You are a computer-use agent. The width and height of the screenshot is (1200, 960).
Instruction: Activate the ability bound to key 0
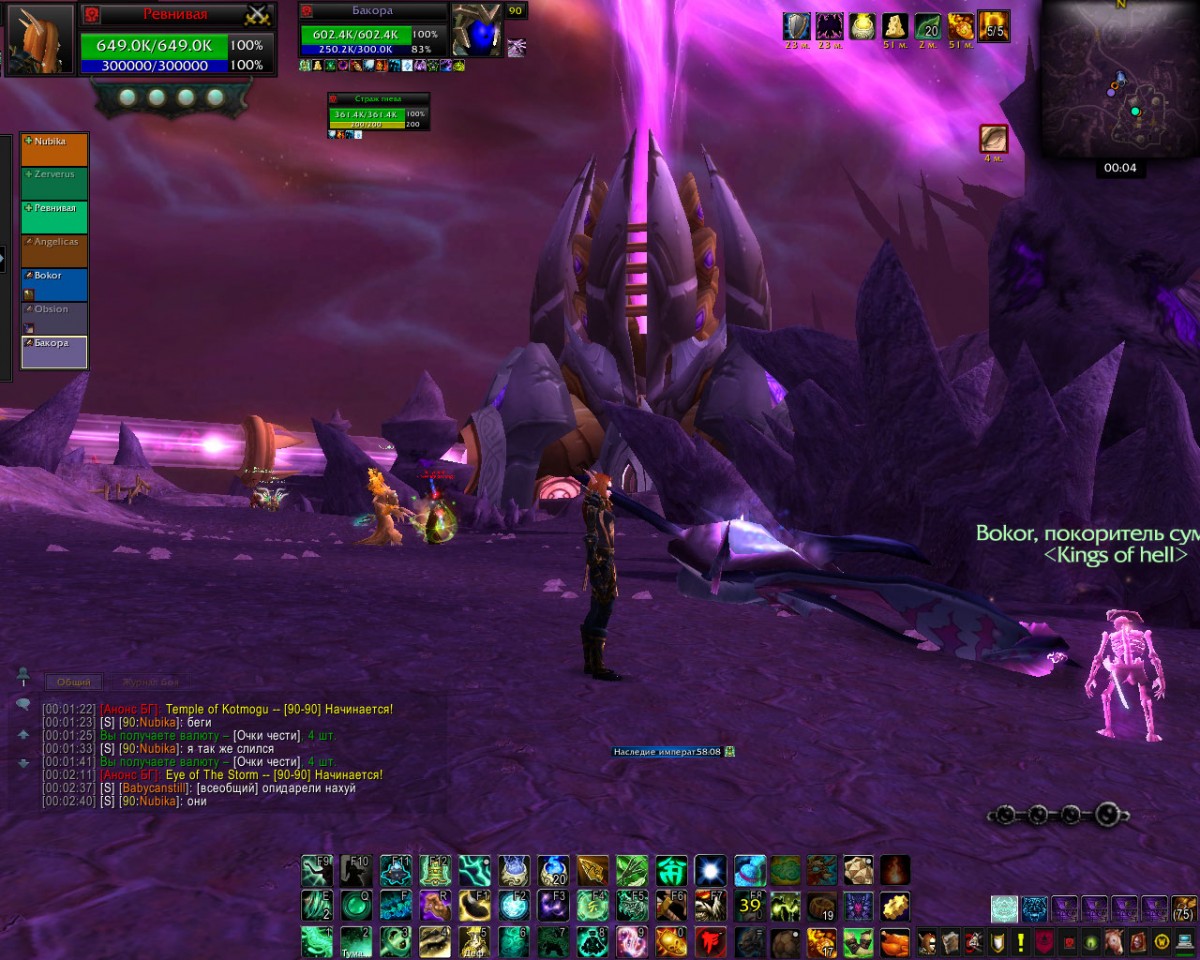click(x=671, y=941)
